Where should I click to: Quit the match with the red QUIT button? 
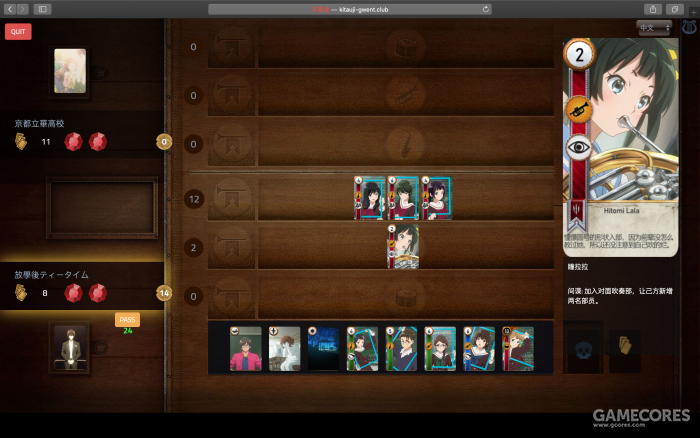17,31
